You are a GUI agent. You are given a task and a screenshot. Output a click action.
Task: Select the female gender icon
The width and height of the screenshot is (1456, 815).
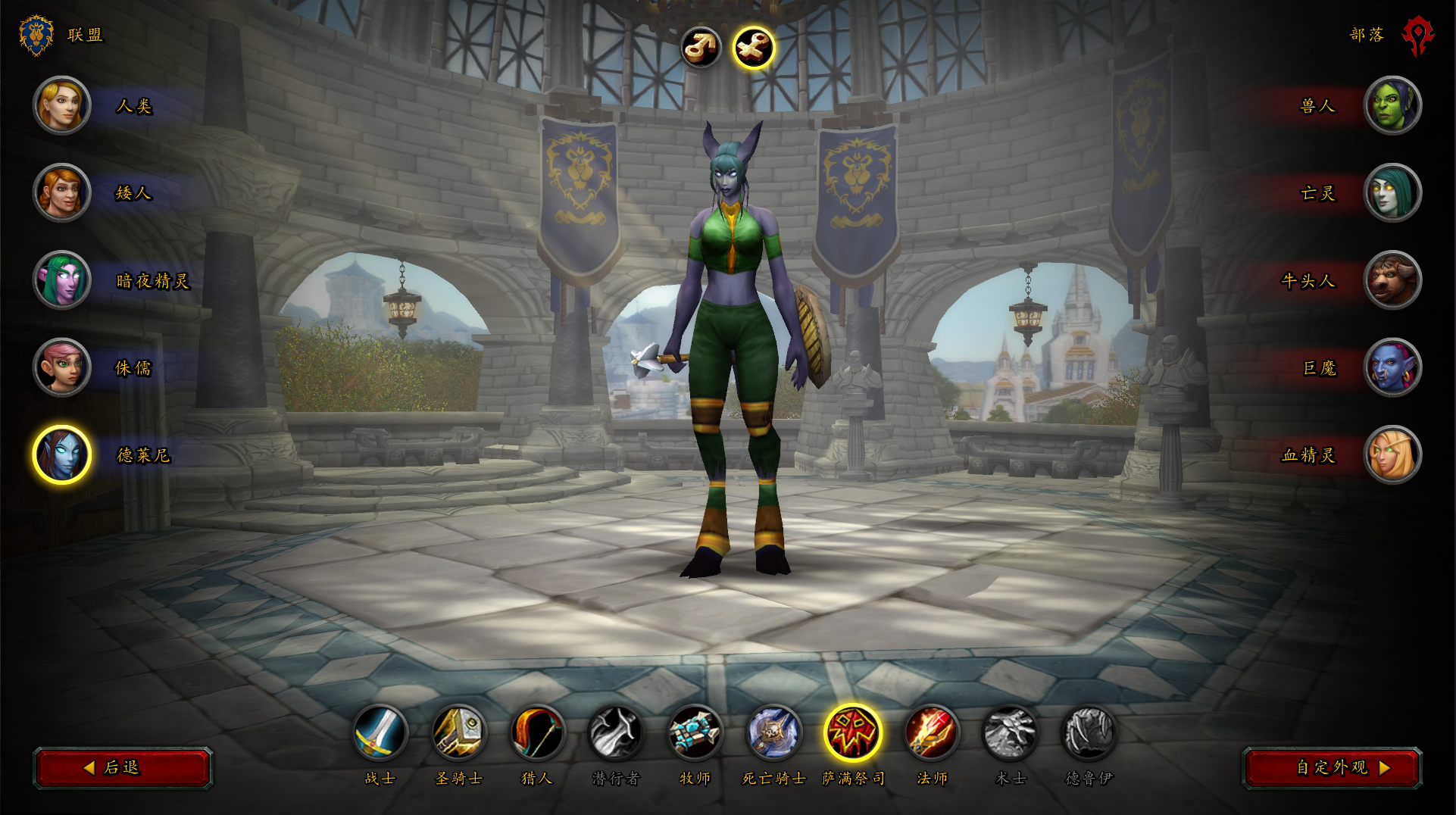(754, 47)
